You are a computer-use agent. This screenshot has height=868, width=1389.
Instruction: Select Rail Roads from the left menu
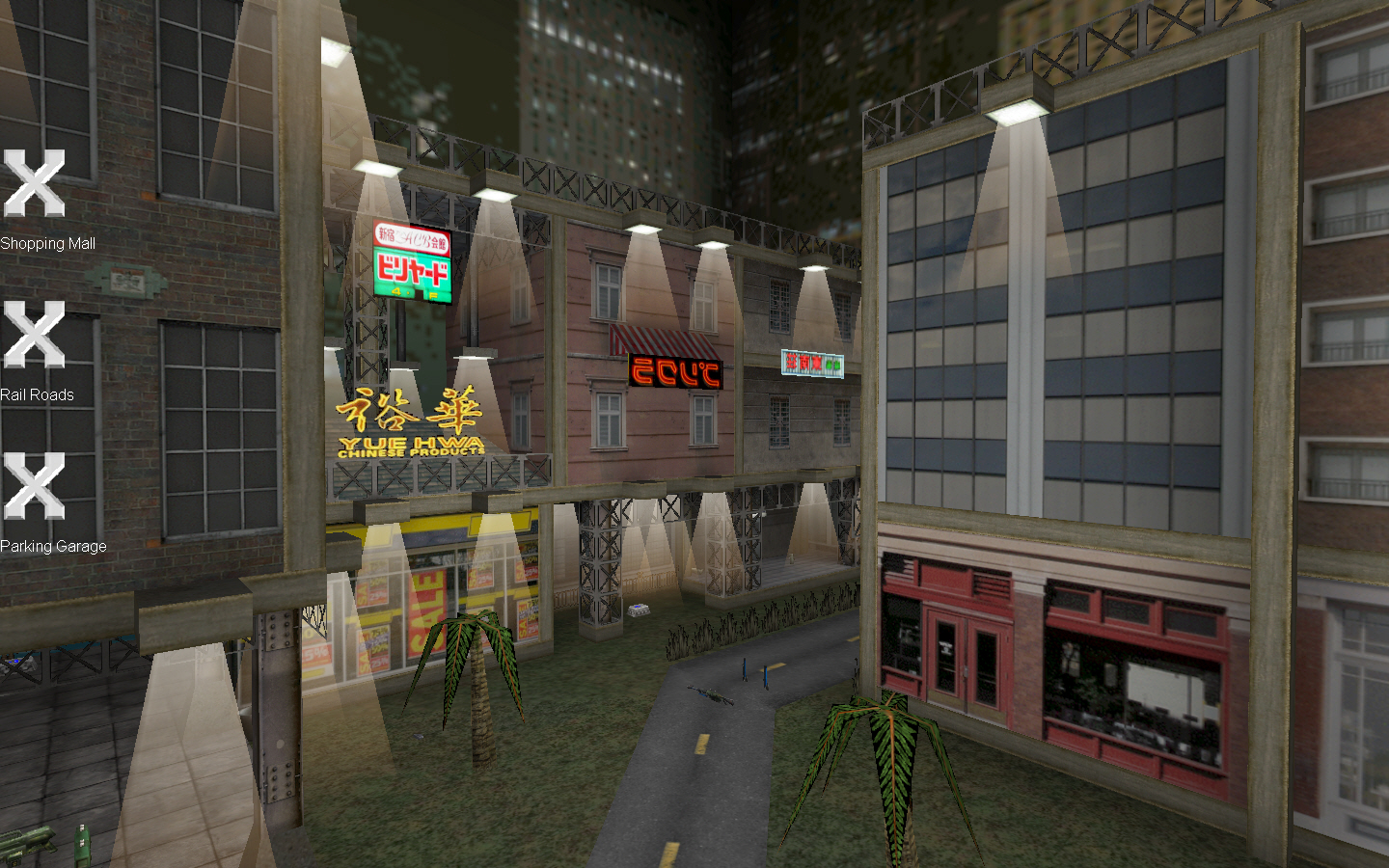(39, 394)
